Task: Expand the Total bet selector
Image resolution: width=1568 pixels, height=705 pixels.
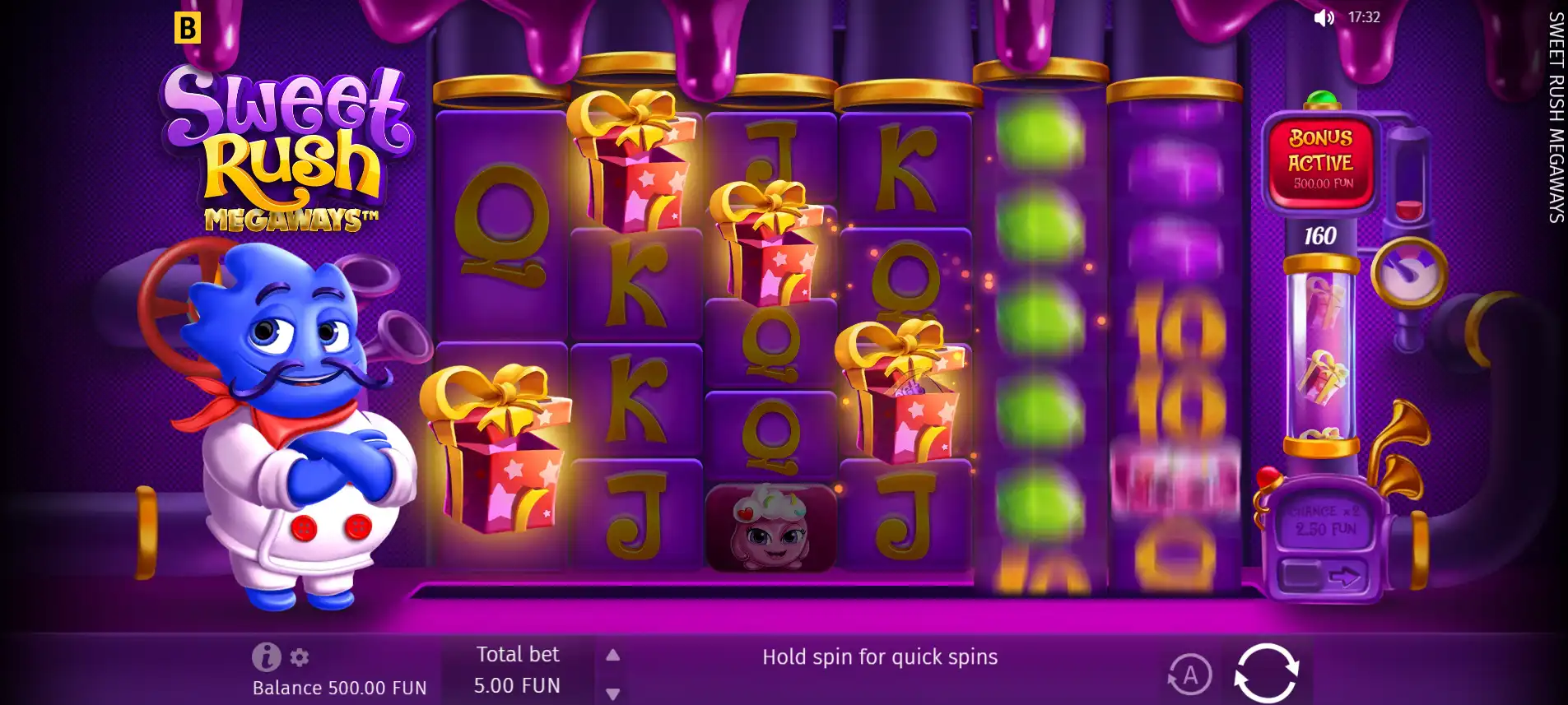Action: 518,669
